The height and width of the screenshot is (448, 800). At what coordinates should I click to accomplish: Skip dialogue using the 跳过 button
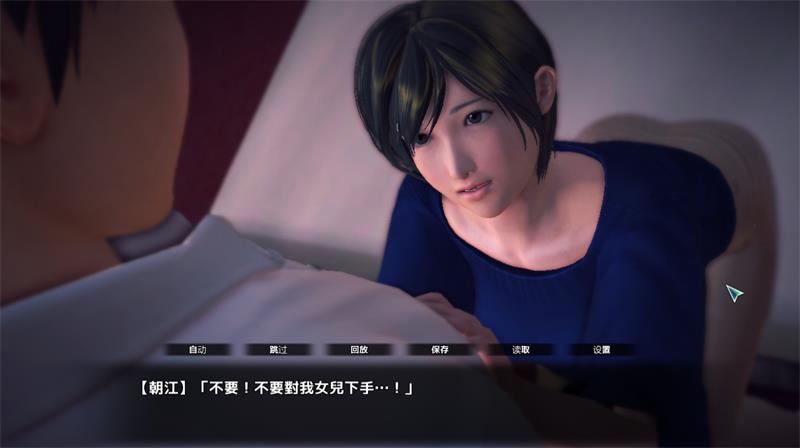click(279, 350)
